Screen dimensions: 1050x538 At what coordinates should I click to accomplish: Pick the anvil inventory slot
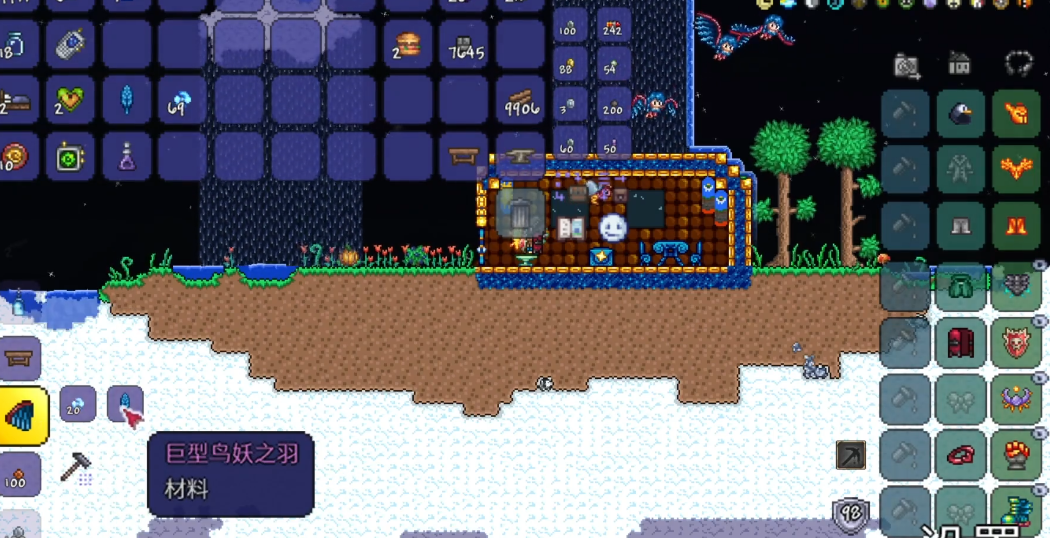(x=521, y=156)
